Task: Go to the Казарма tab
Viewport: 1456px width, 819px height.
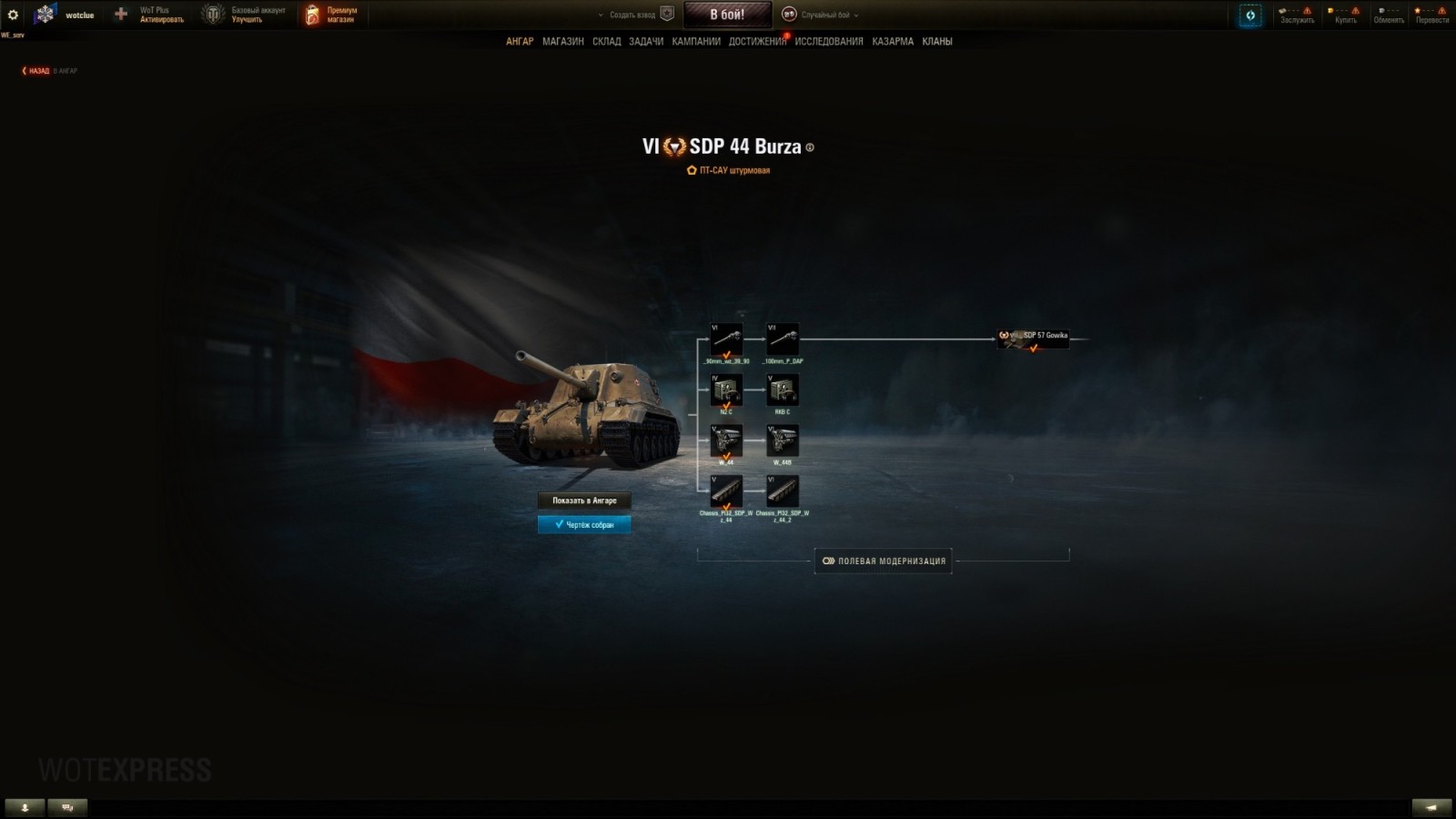Action: coord(892,42)
